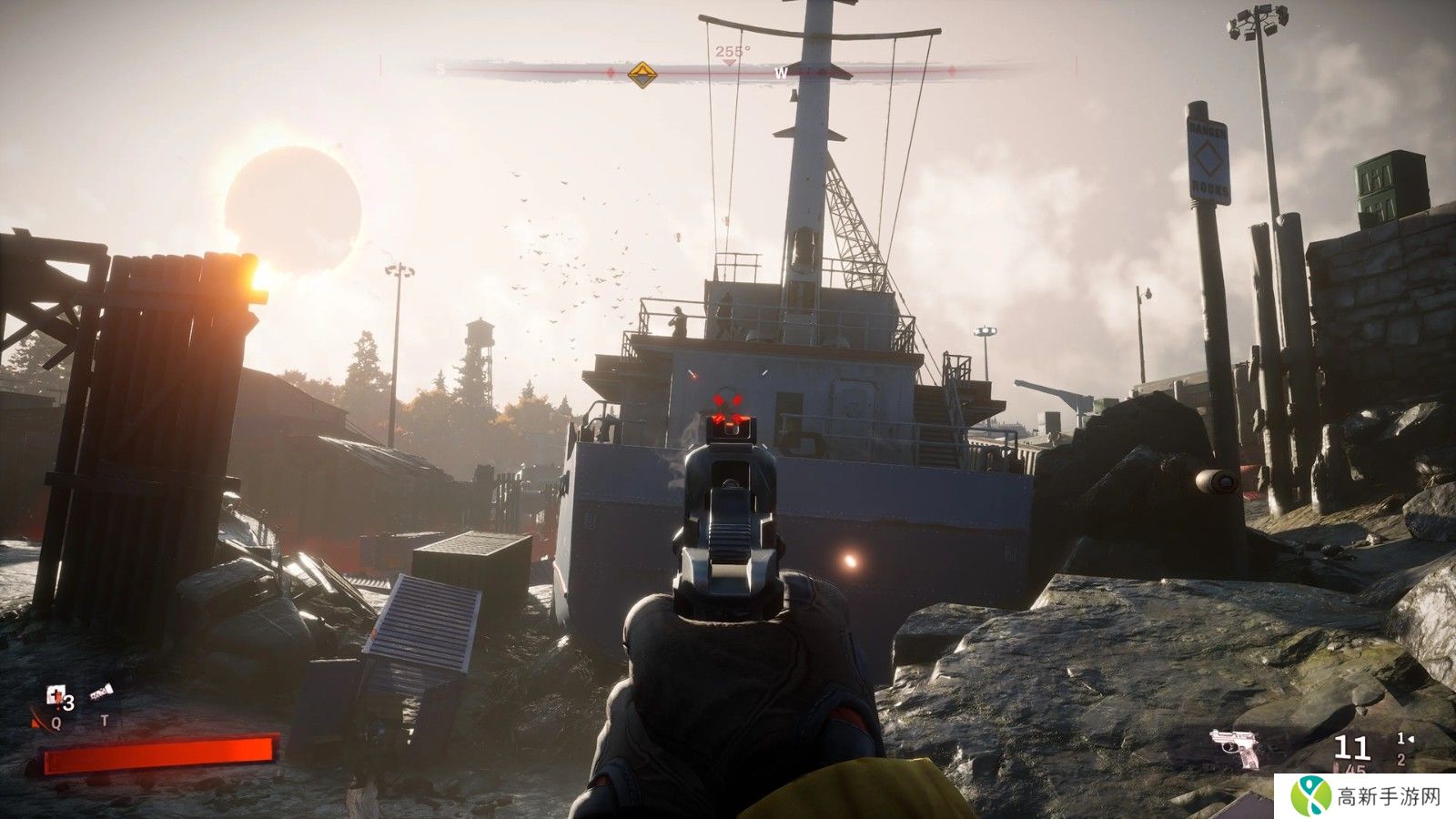Screen dimensions: 1456x819
Task: Toggle the flashlight icon
Action: pyautogui.click(x=101, y=694)
